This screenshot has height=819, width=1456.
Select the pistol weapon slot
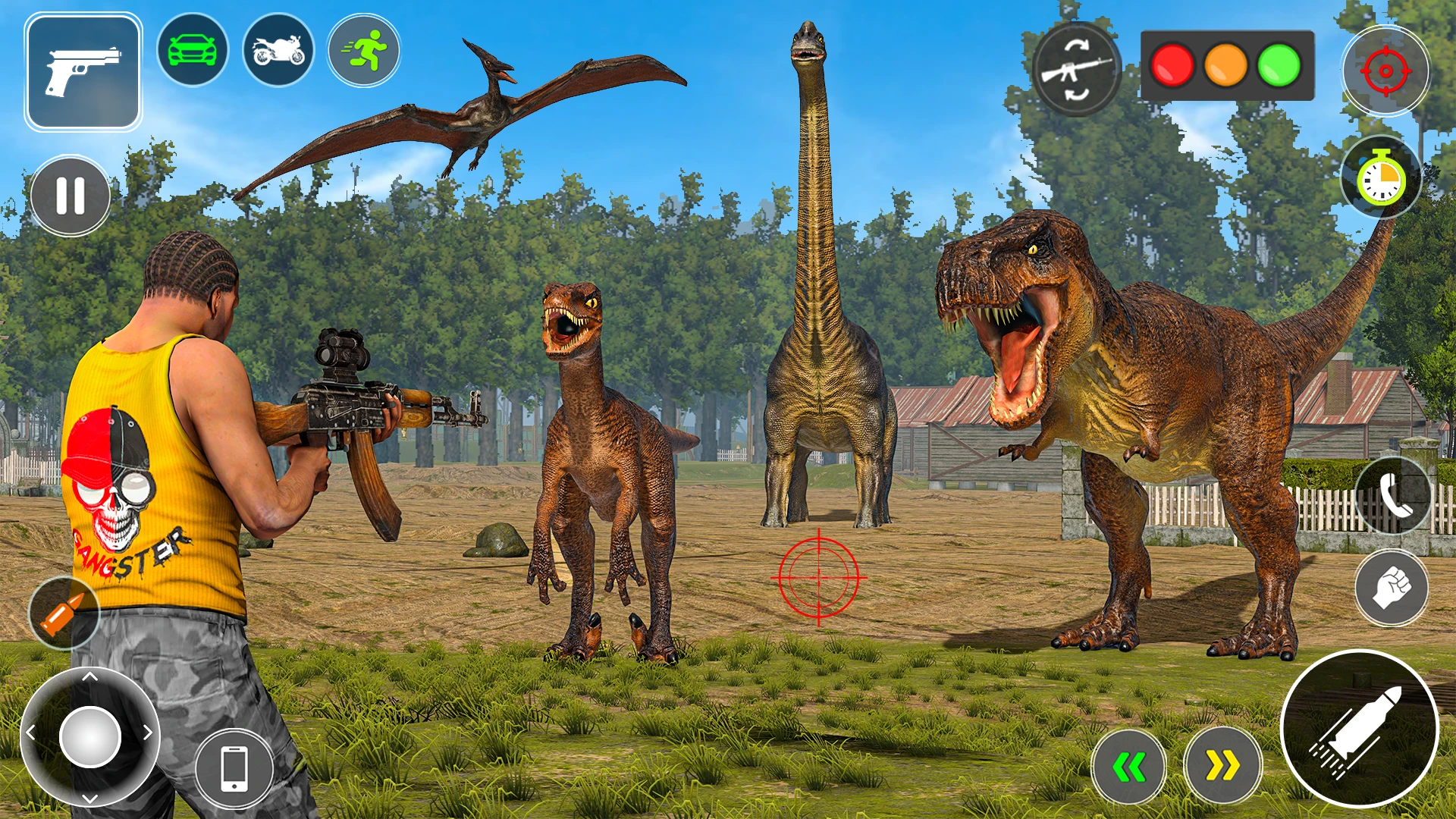(83, 71)
